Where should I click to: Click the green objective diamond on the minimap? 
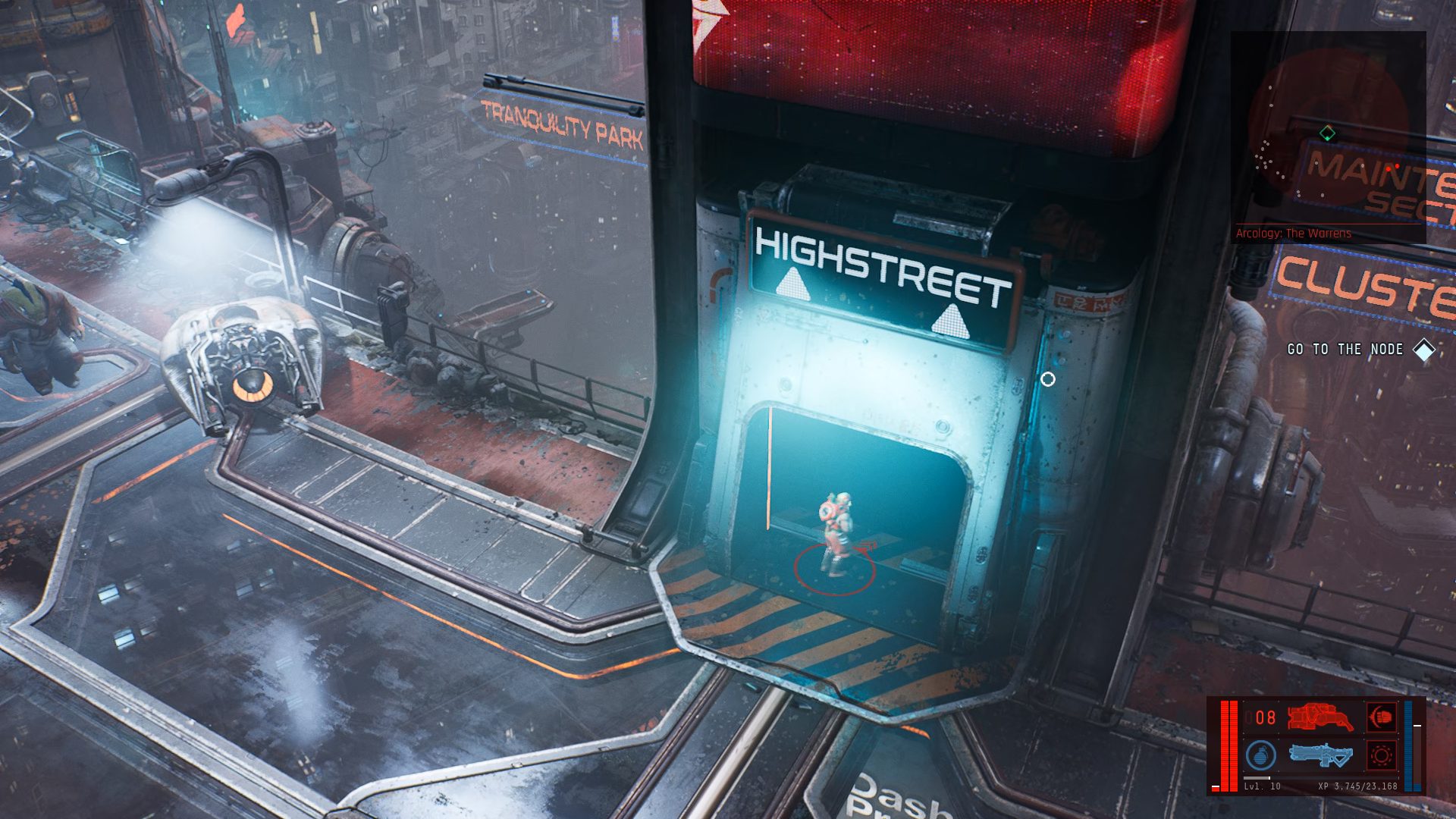pos(1327,132)
